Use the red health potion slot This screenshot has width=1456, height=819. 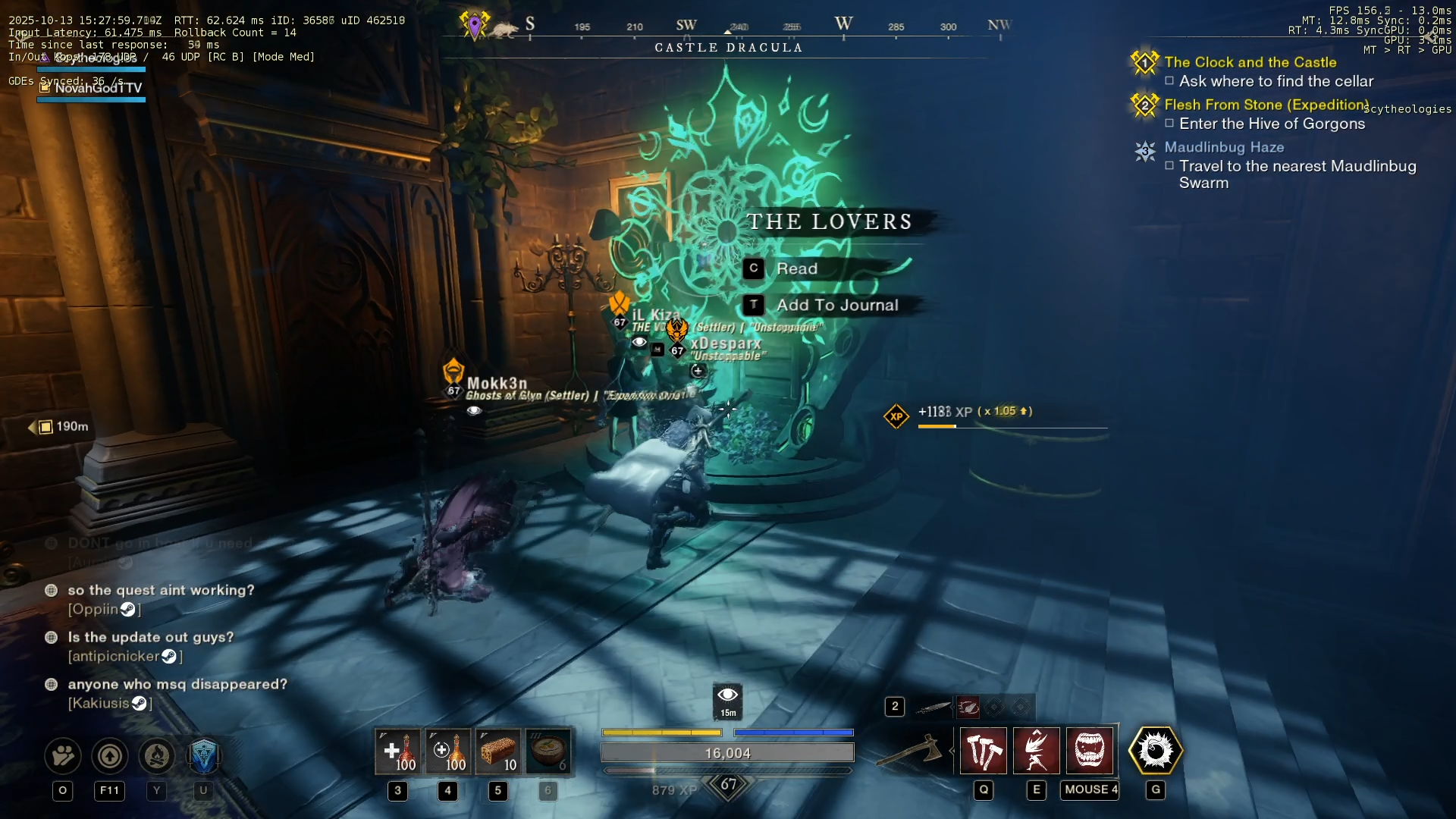(x=397, y=751)
